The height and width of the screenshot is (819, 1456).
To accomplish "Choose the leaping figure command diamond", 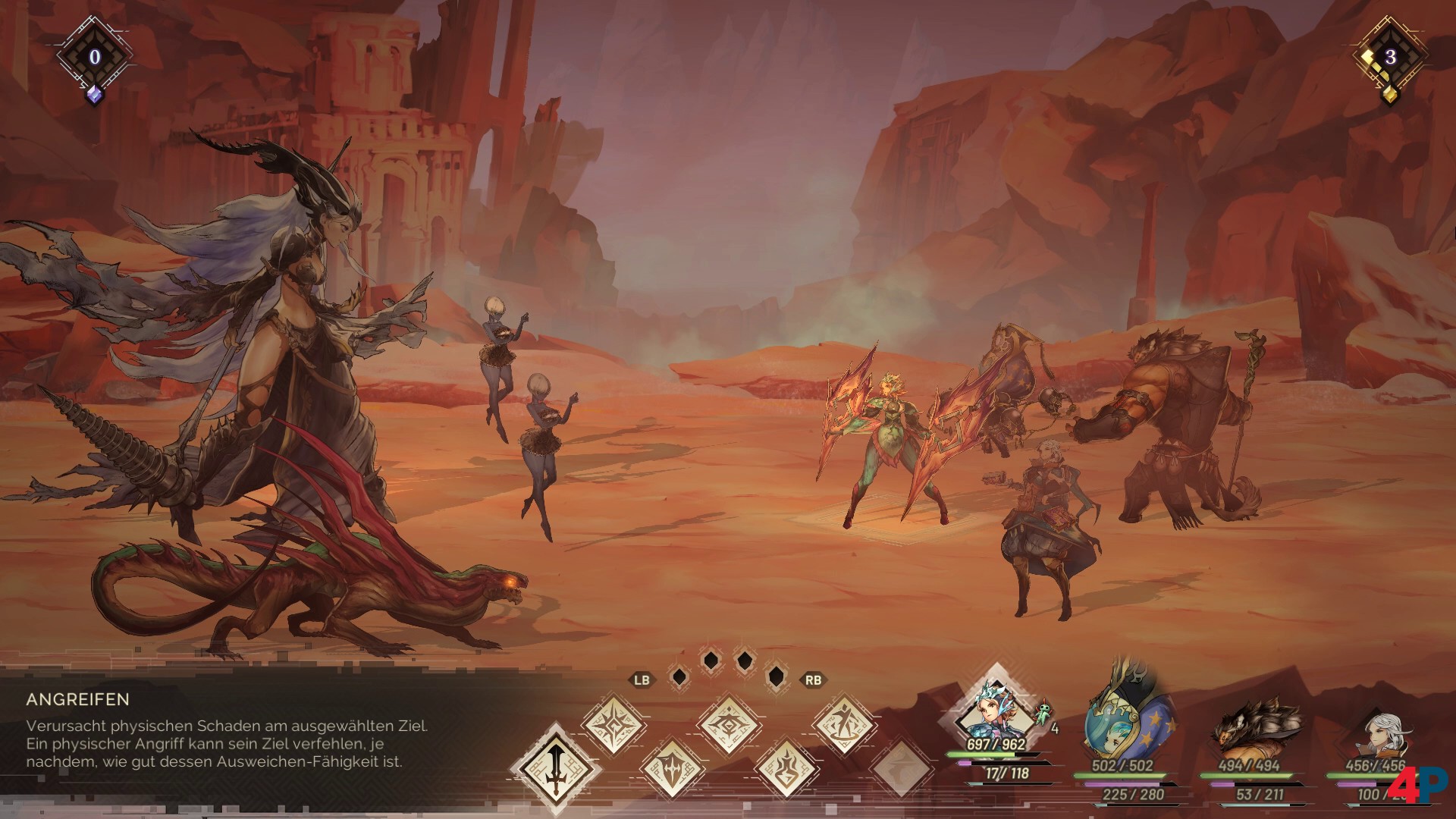I will click(844, 724).
